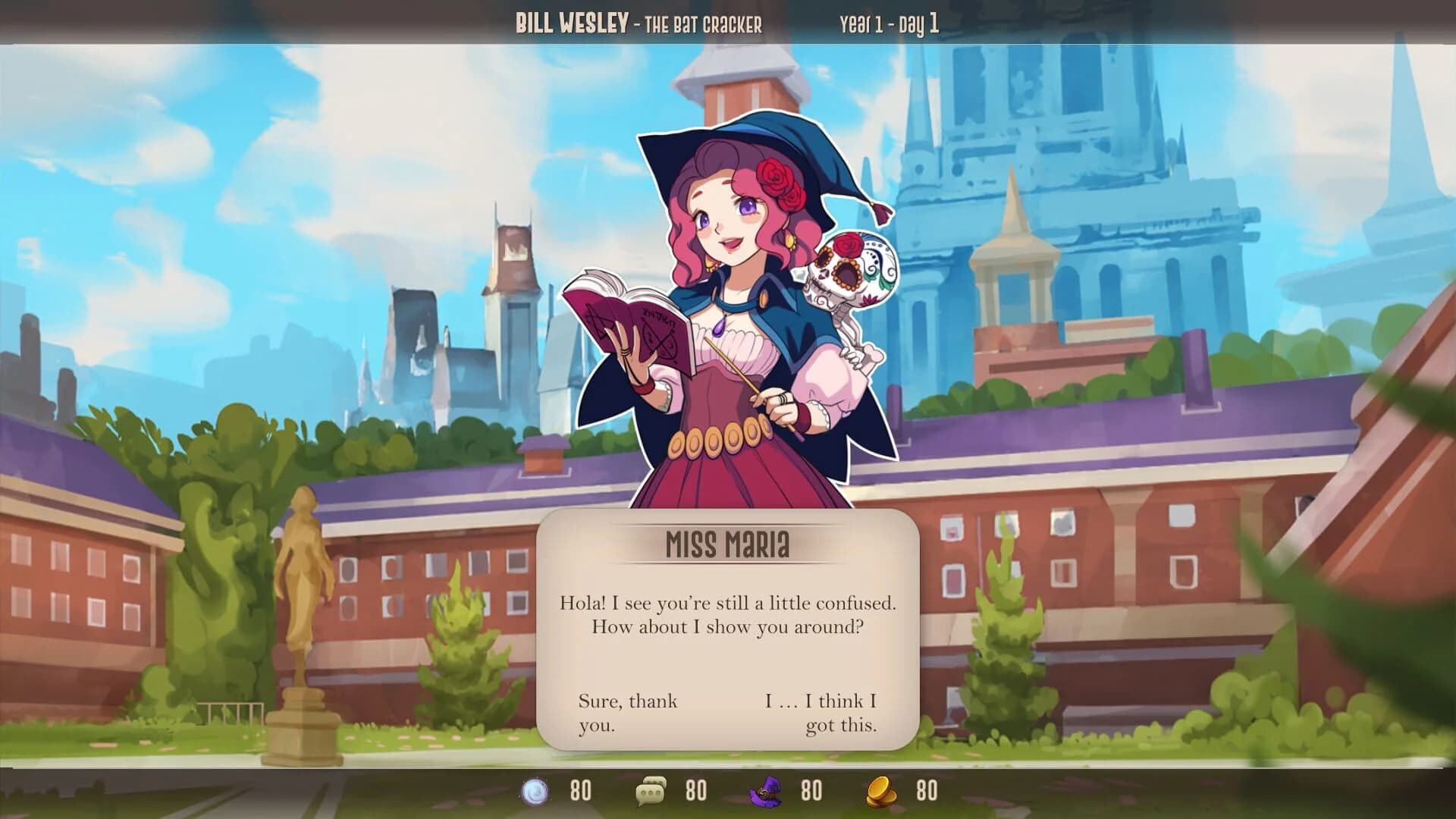Click the "Bill Wesley - The Bat Cracker" header
Image resolution: width=1456 pixels, height=819 pixels.
(x=639, y=23)
